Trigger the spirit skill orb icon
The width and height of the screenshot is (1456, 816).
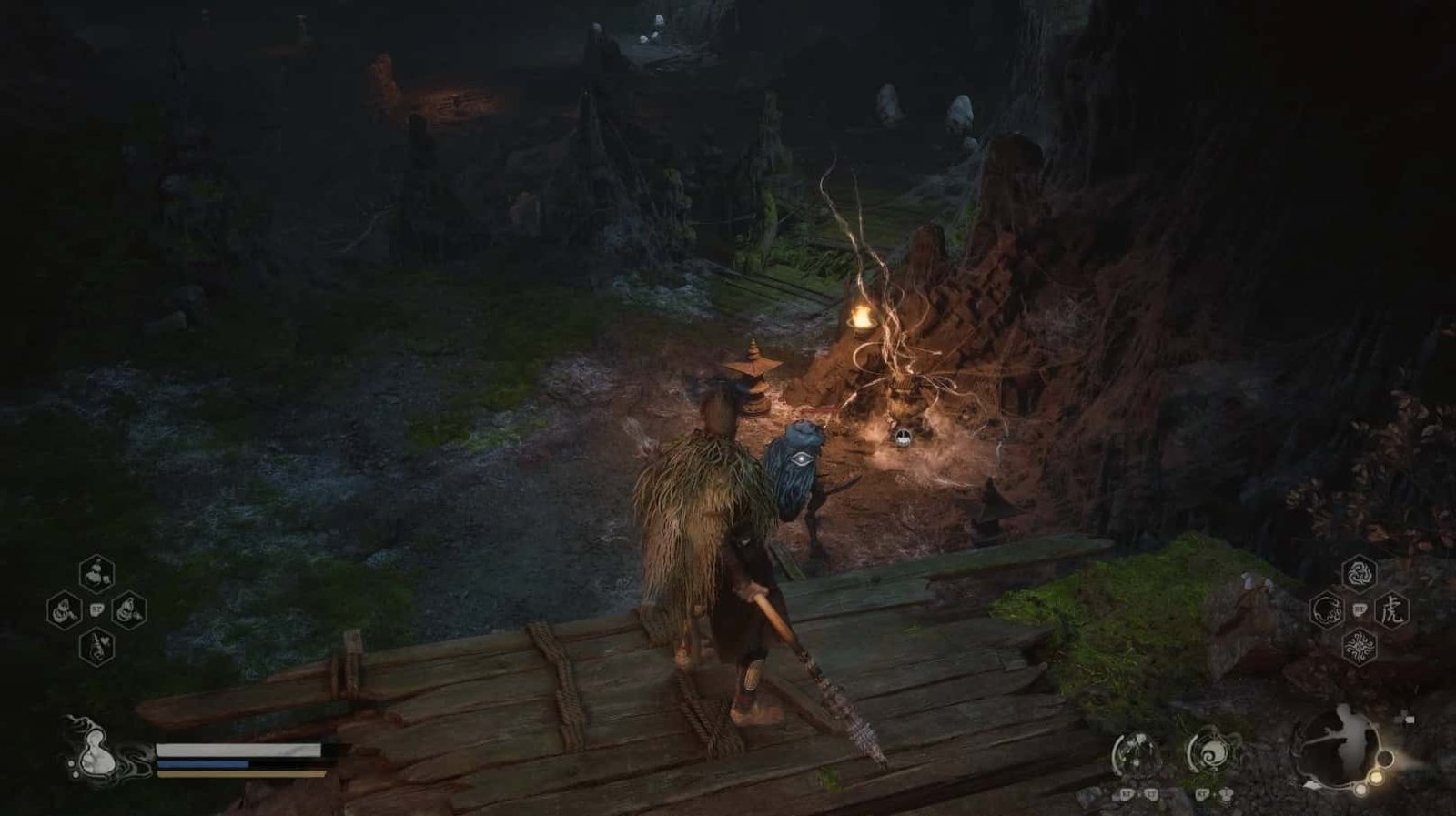pos(1136,754)
